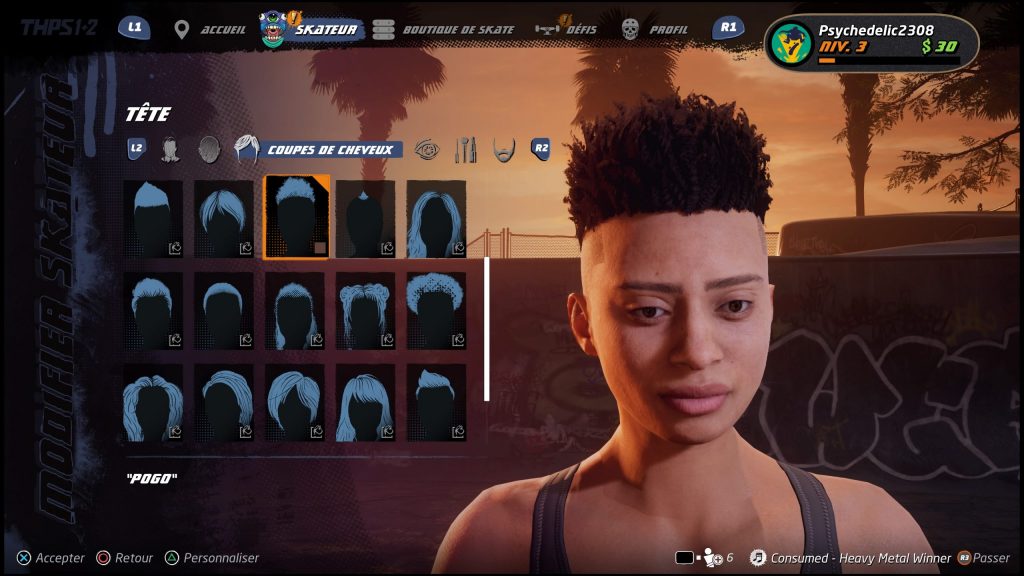This screenshot has height=576, width=1024.
Task: Select the body silhouette category icon
Action: [171, 150]
